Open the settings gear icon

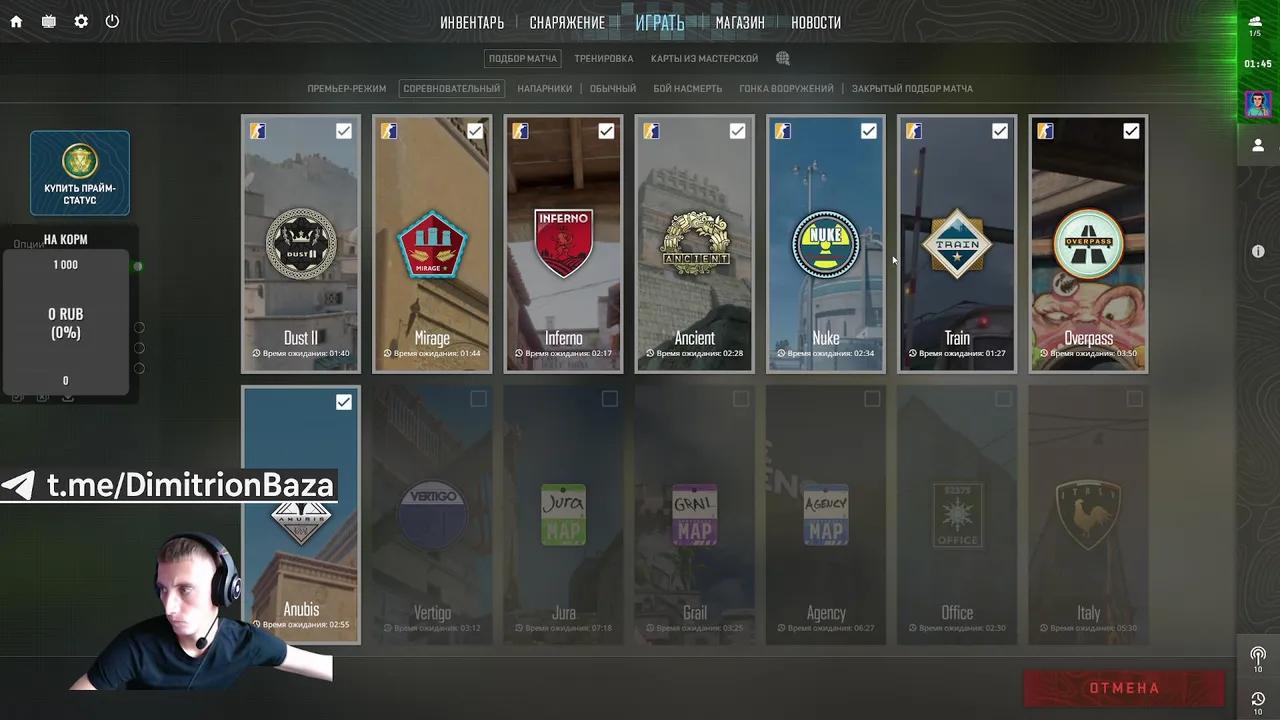point(80,21)
